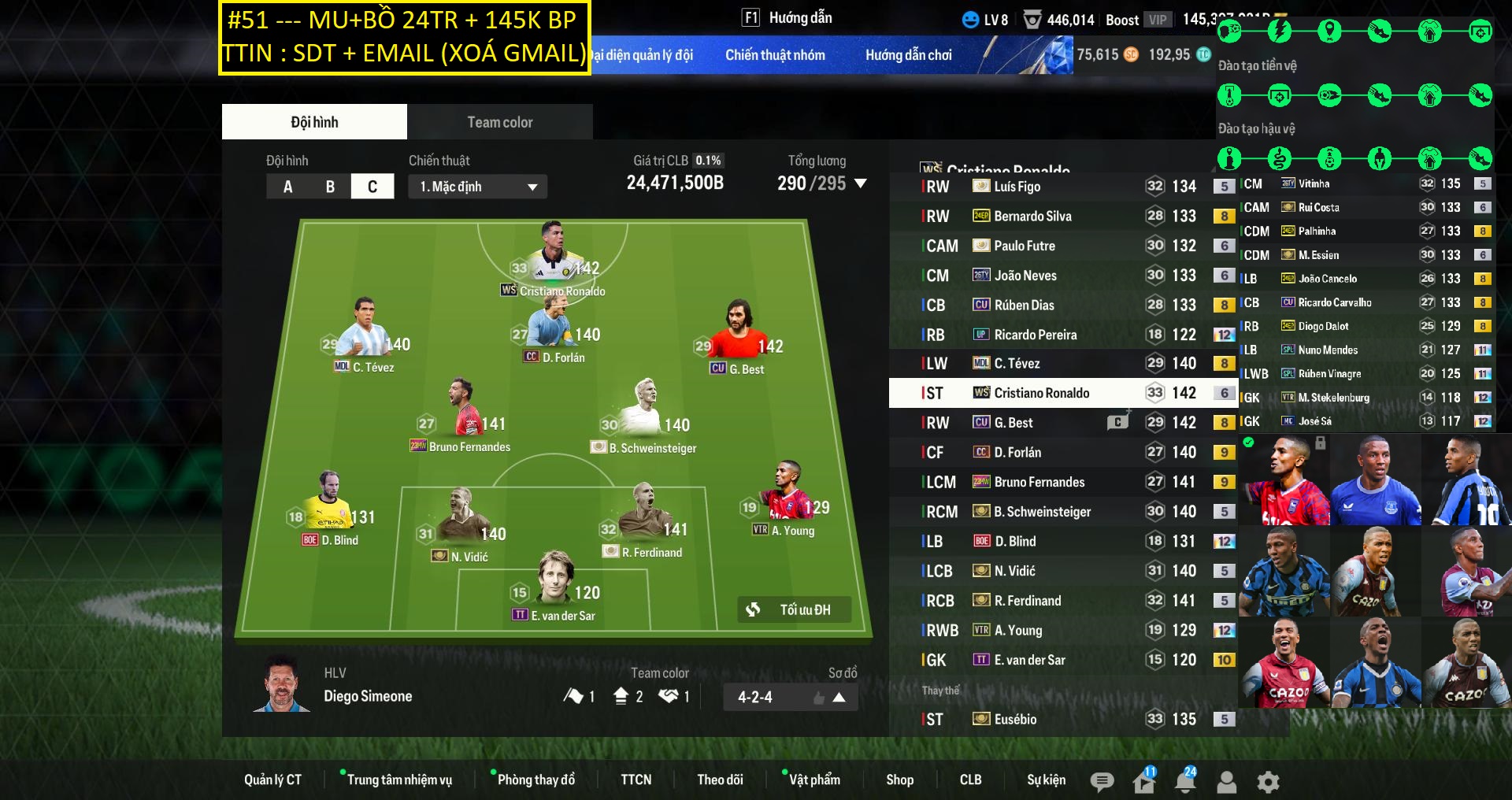Image resolution: width=1512 pixels, height=800 pixels.
Task: Select squad slot B
Action: 330,187
